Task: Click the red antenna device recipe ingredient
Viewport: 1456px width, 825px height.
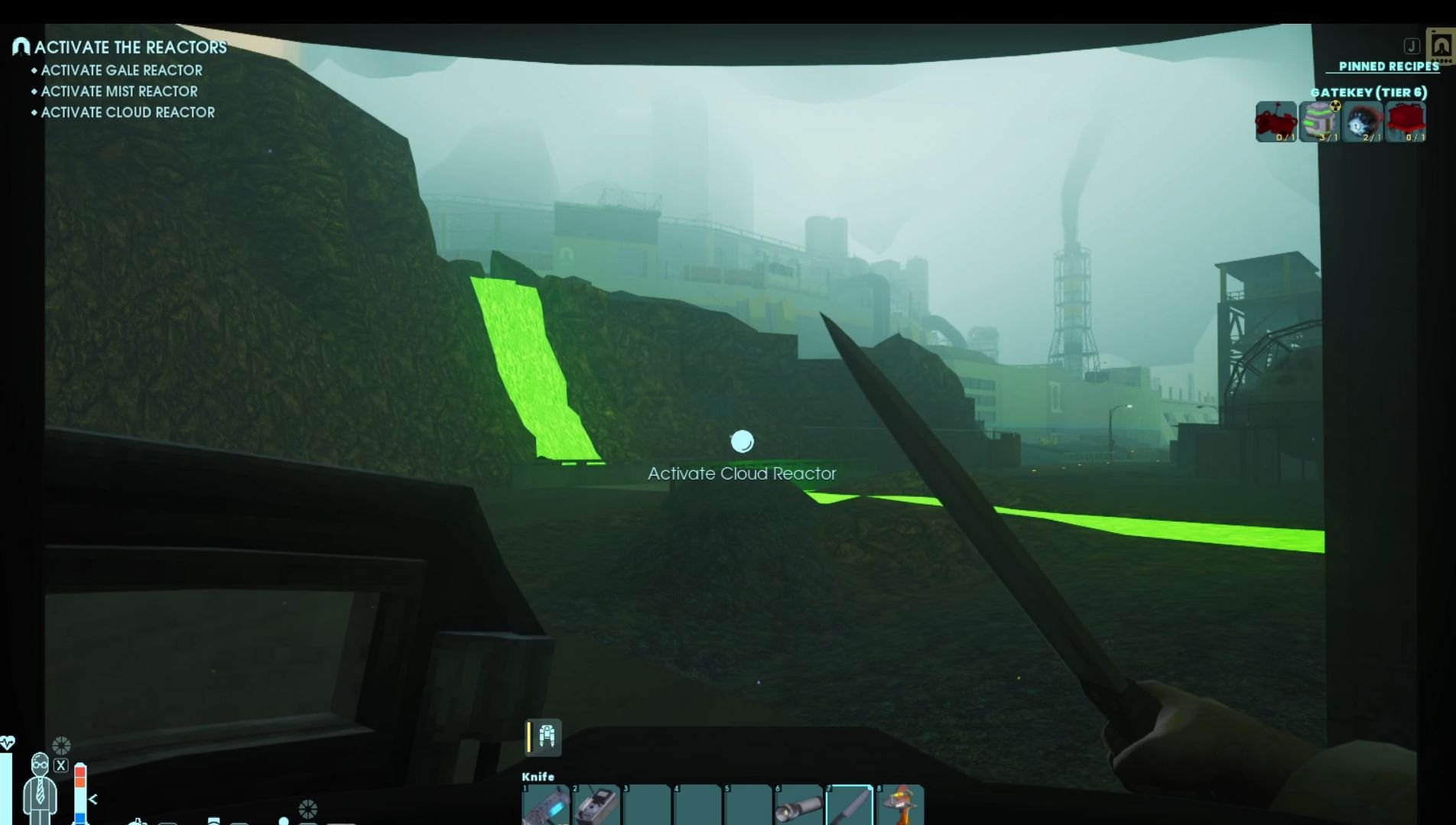Action: click(1276, 122)
